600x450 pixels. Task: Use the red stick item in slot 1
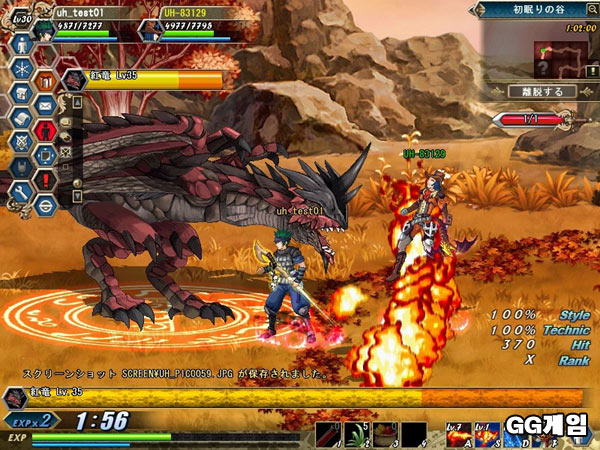(330, 433)
